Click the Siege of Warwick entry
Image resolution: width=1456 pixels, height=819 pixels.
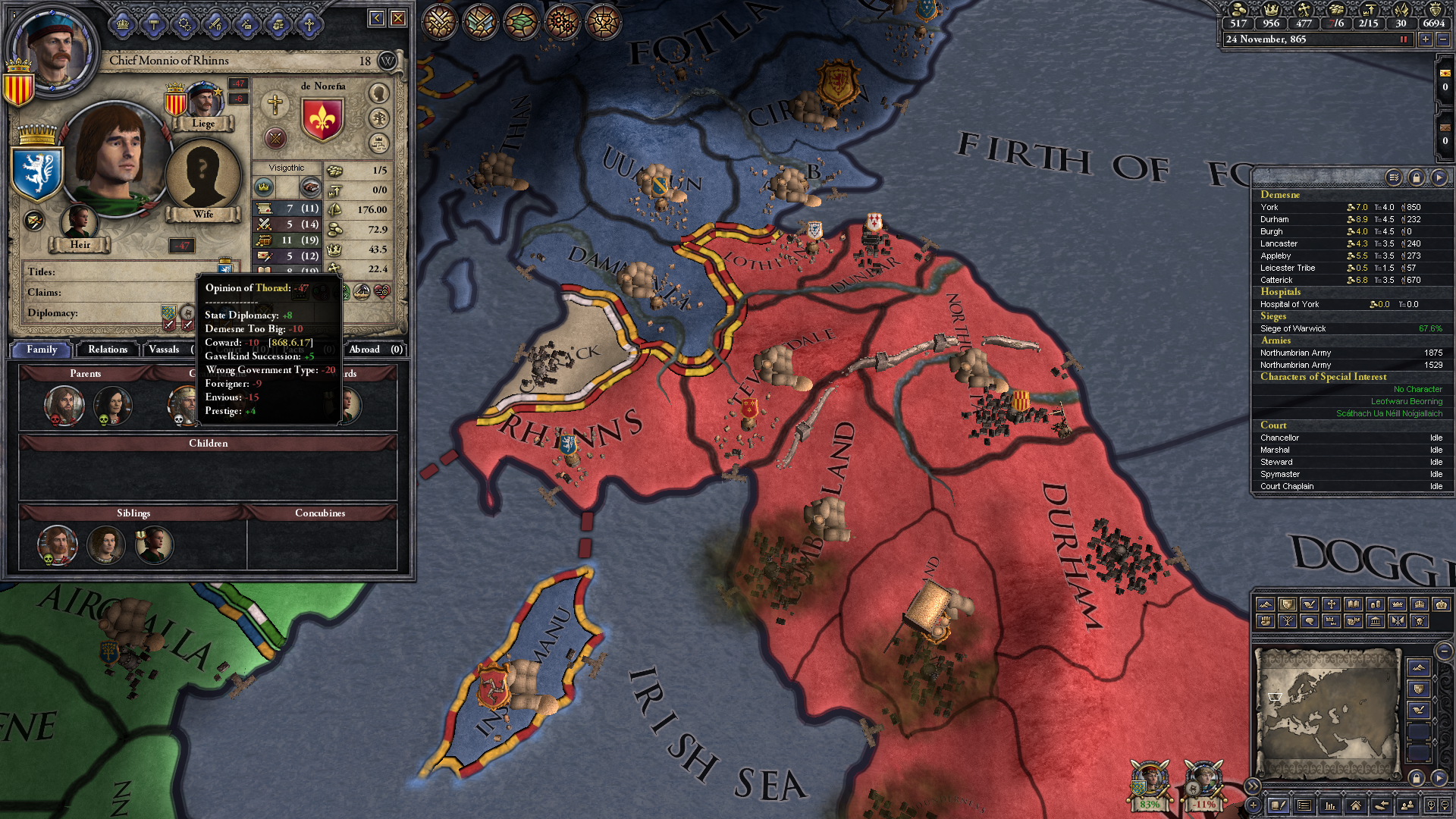pos(1294,328)
